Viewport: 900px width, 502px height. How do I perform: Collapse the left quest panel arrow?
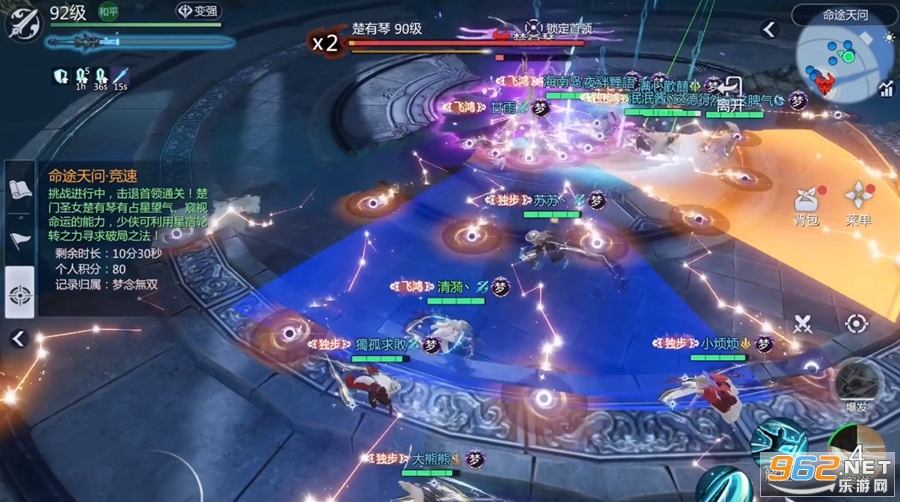[17, 339]
